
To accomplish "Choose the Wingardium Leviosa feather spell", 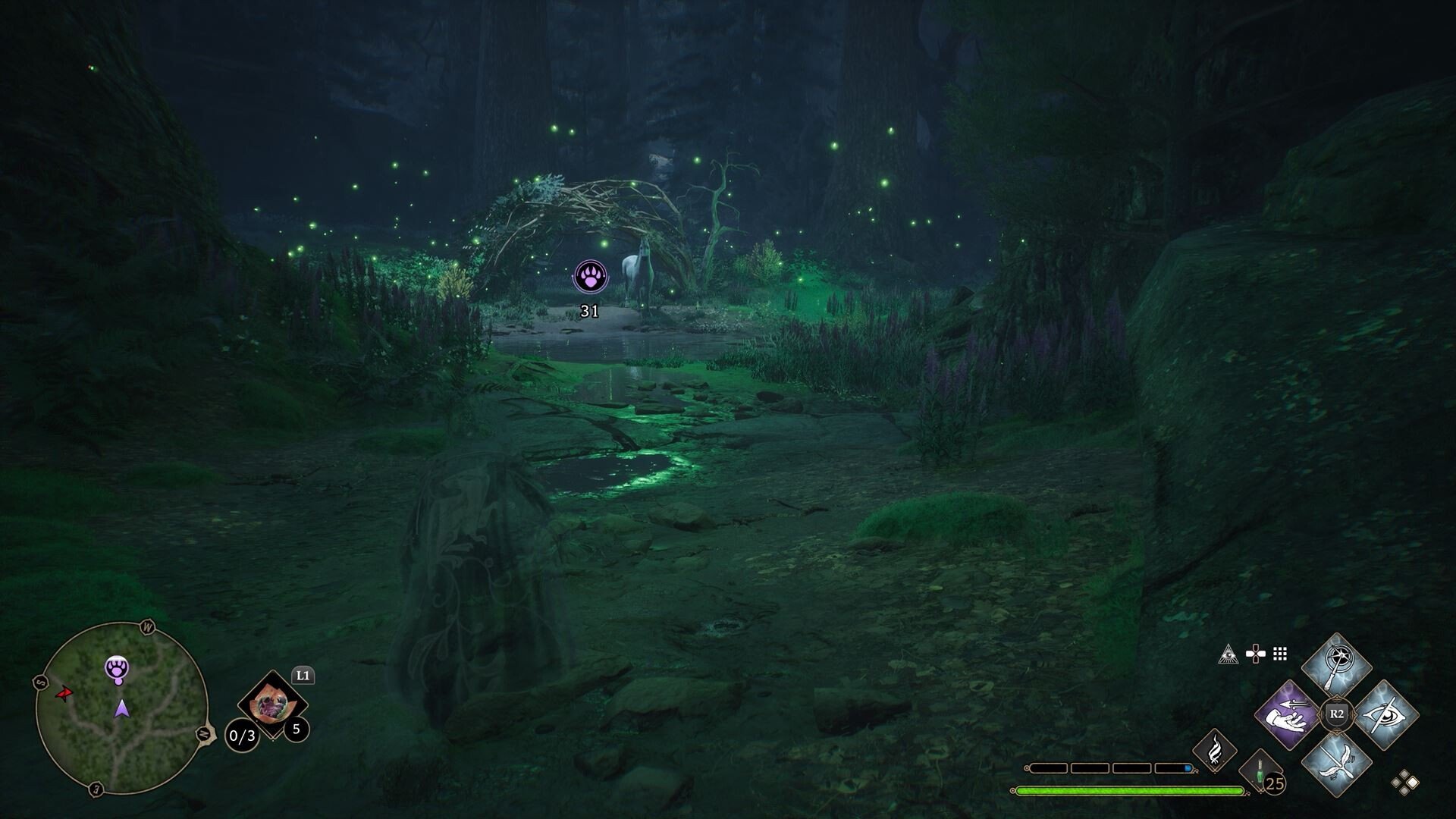I will pyautogui.click(x=1336, y=763).
